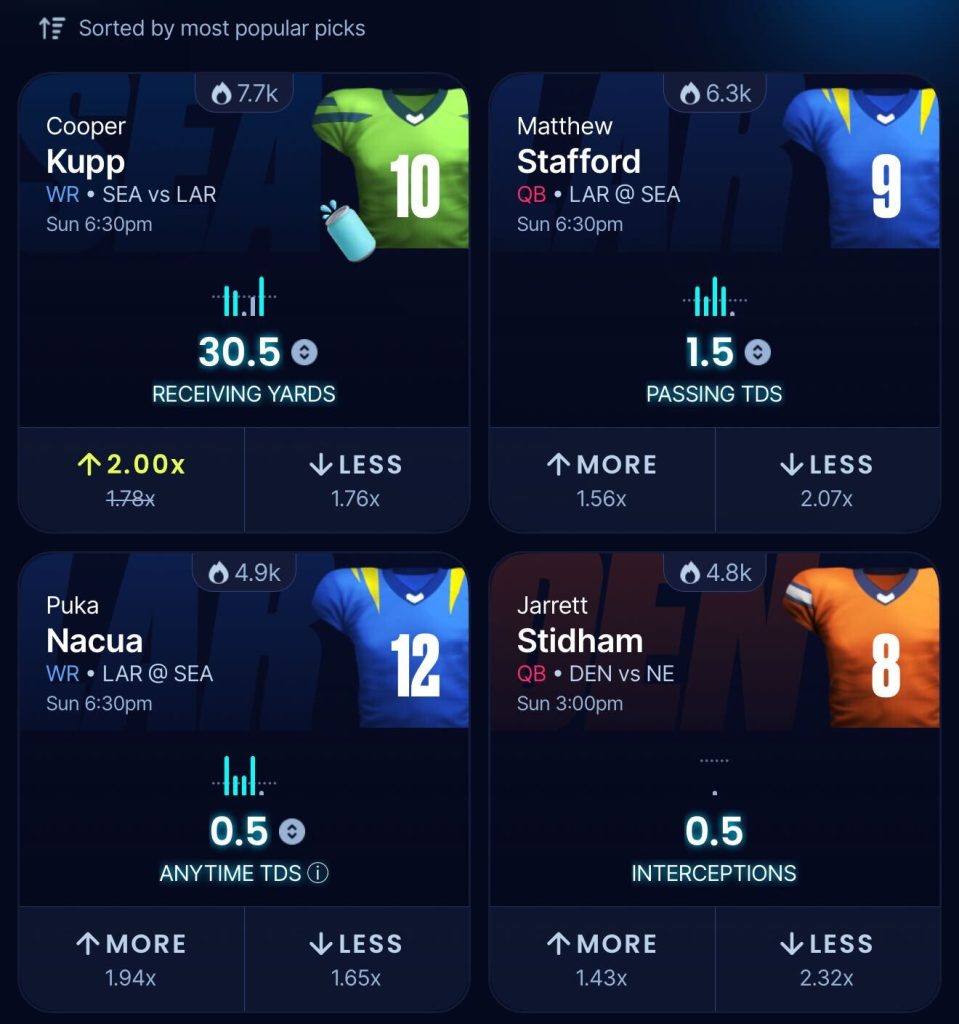
Task: Choose Less 1.76x on Kupp receiving yards
Action: [356, 478]
